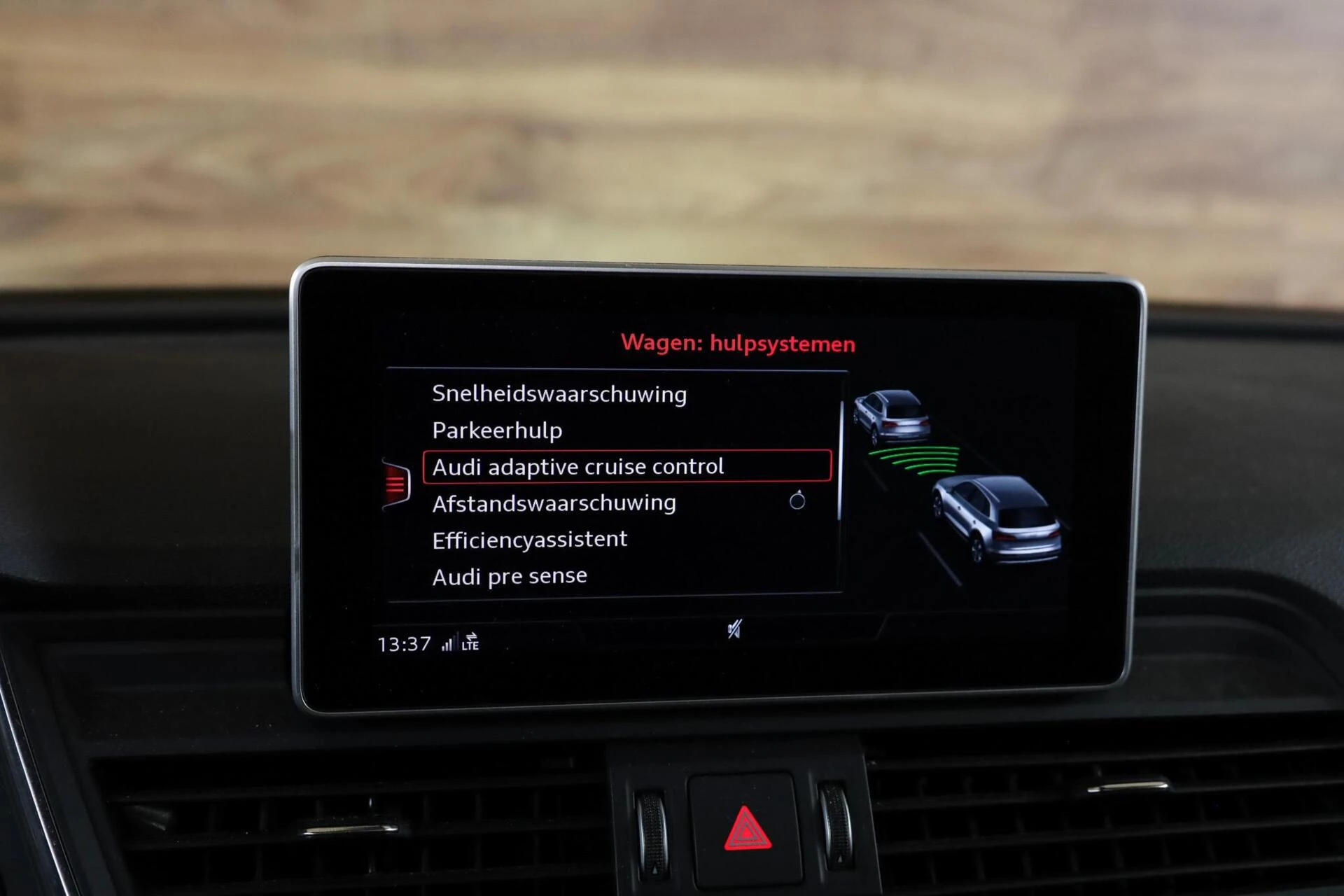
Task: Click the highlighted Audi adaptive cruise control item
Action: 578,466
